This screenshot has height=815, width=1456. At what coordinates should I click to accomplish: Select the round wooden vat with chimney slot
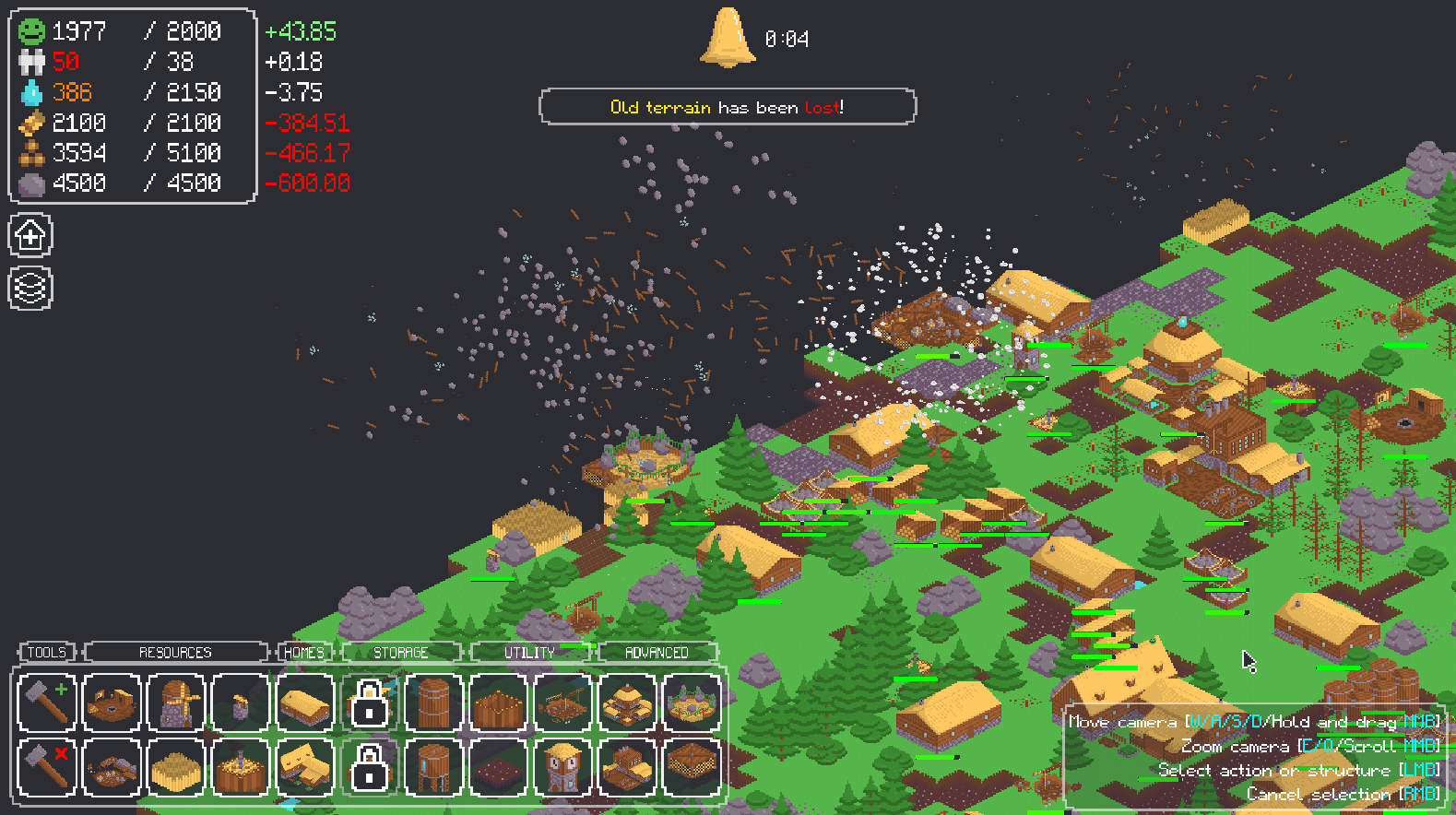(x=240, y=767)
